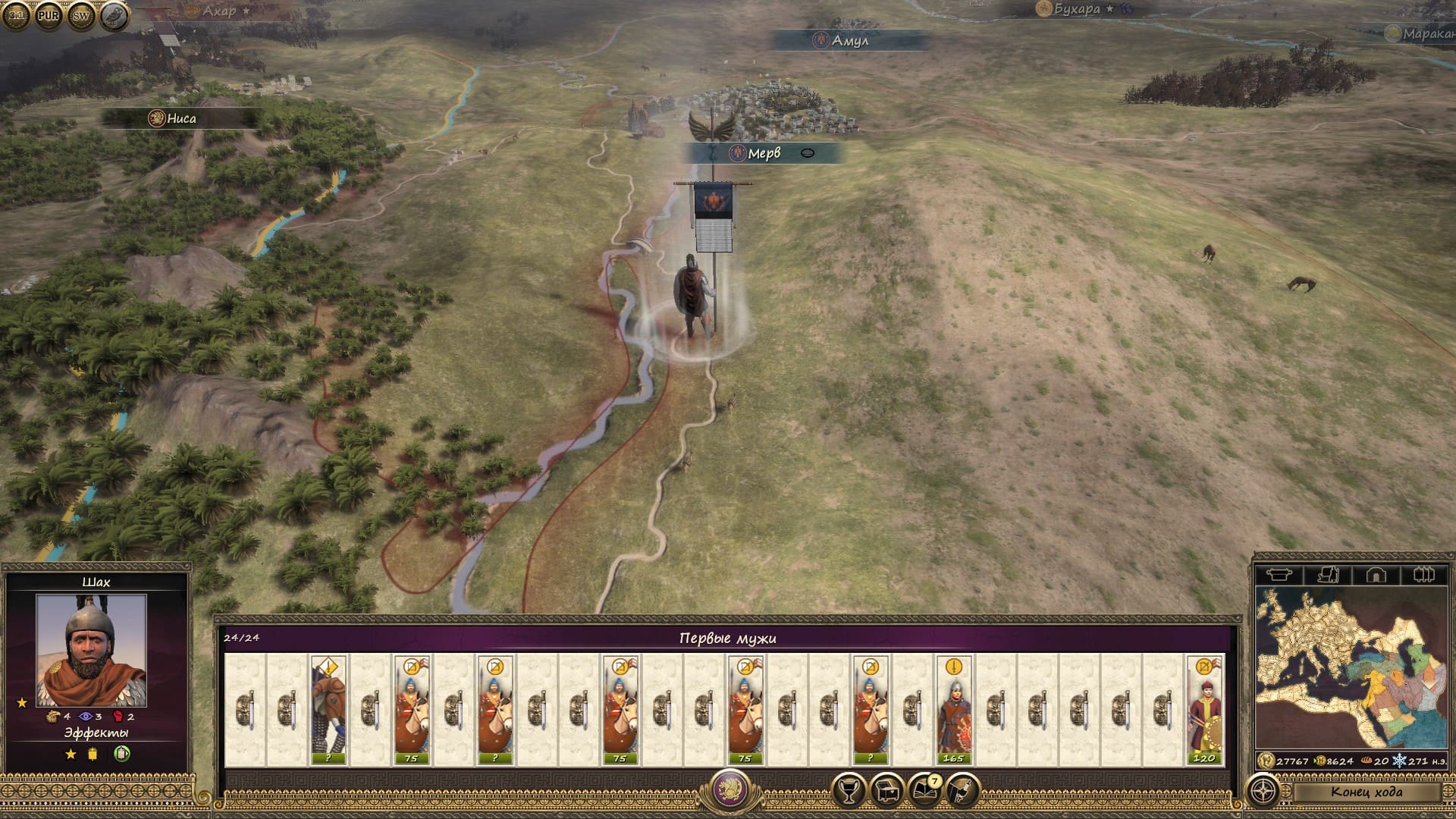Click the PUR round button
The width and height of the screenshot is (1456, 819).
click(x=49, y=15)
